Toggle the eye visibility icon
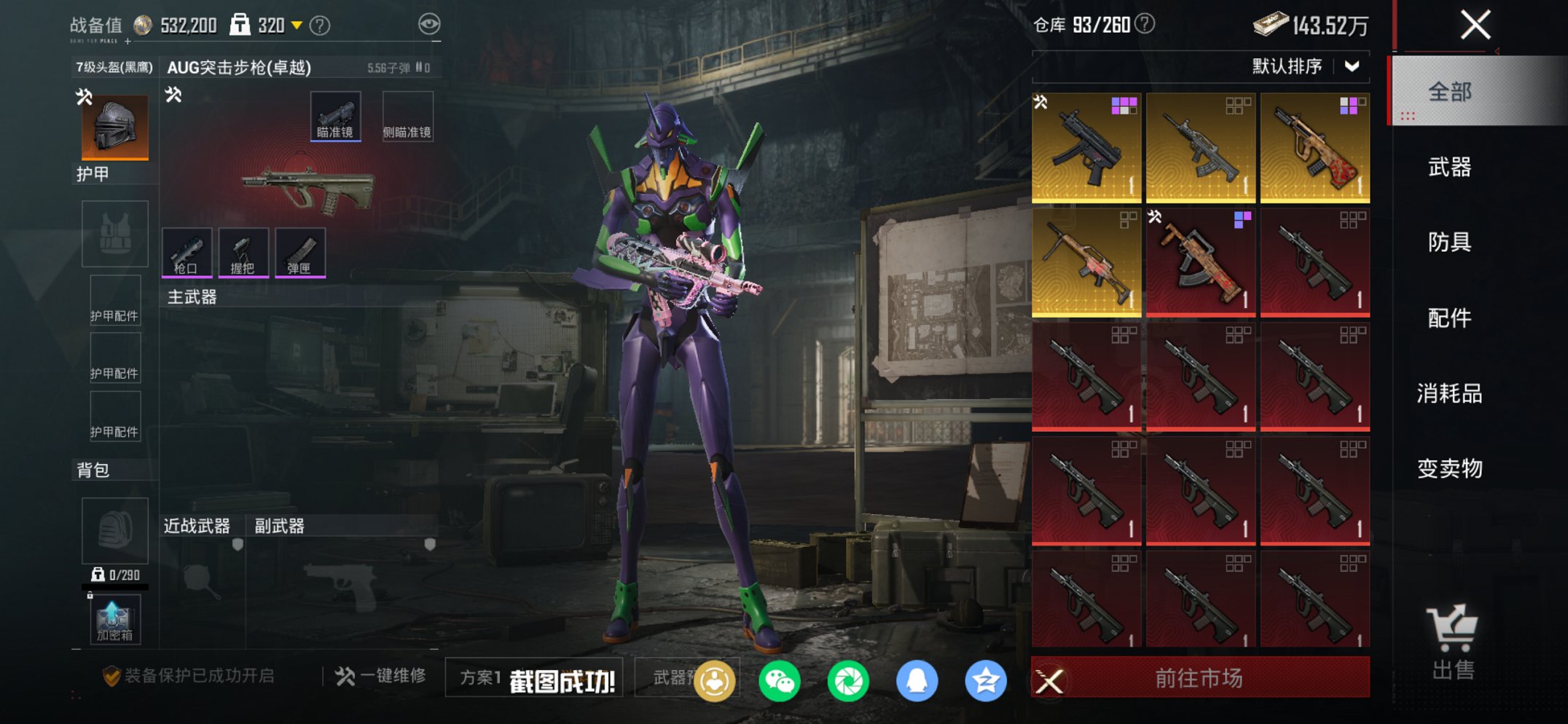The width and height of the screenshot is (1568, 724). (429, 24)
